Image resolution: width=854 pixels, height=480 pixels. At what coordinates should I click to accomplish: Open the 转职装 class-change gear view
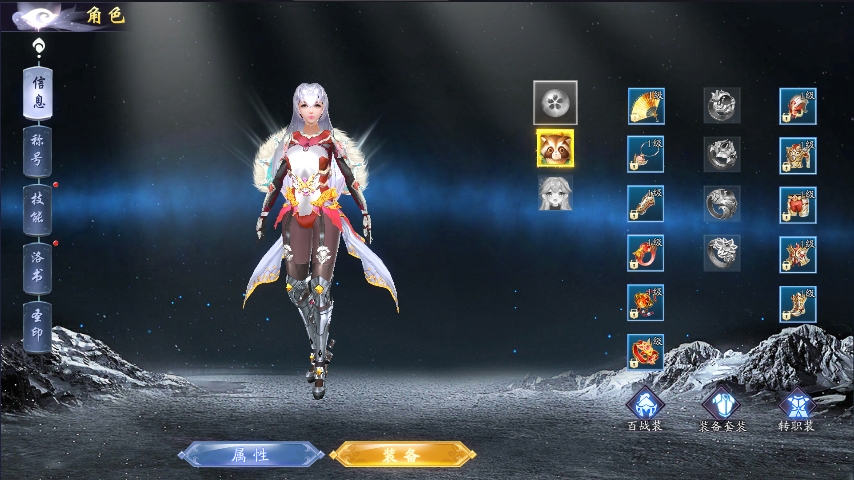point(797,406)
